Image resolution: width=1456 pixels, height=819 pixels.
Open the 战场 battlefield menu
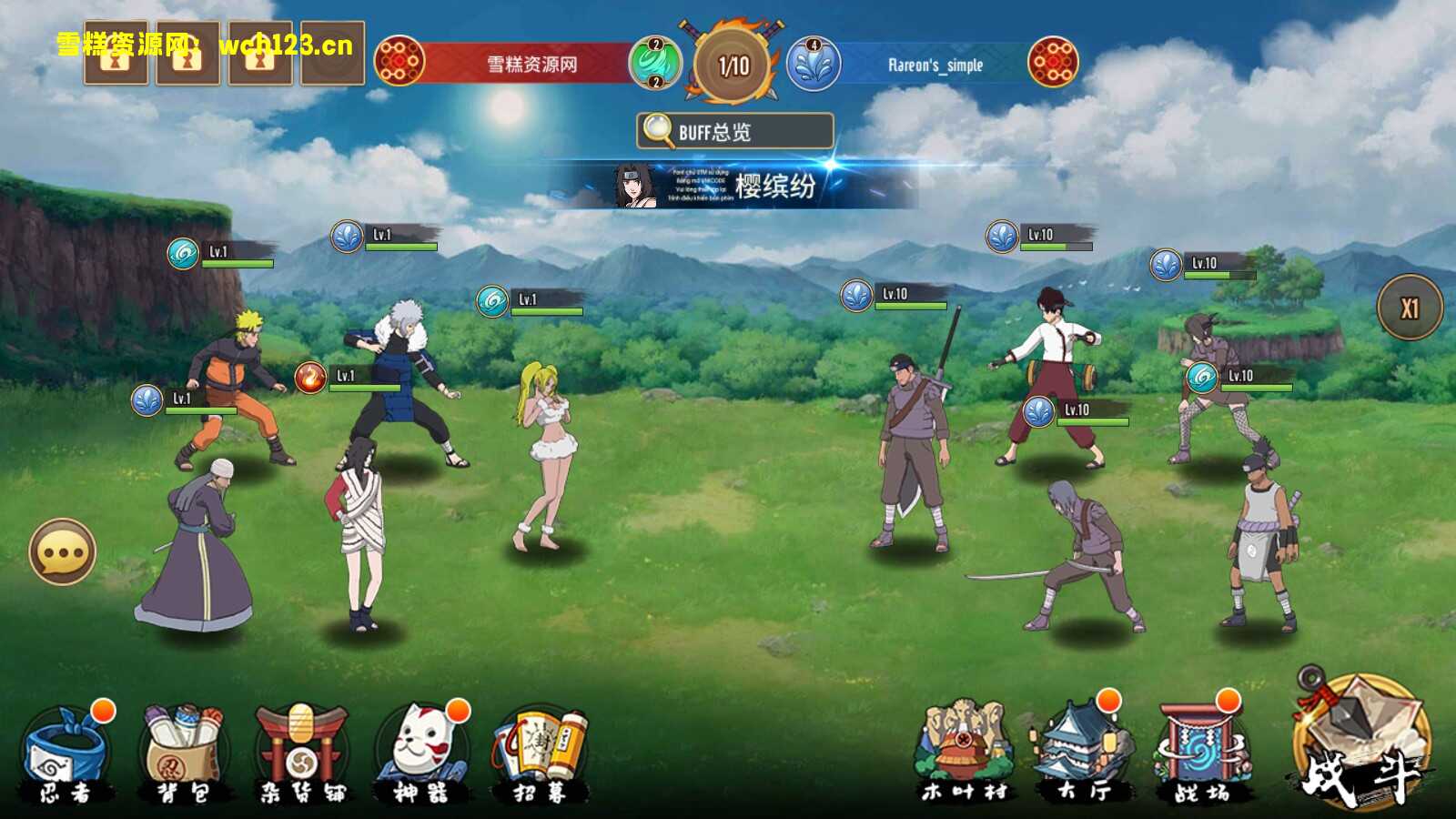[x=1201, y=752]
